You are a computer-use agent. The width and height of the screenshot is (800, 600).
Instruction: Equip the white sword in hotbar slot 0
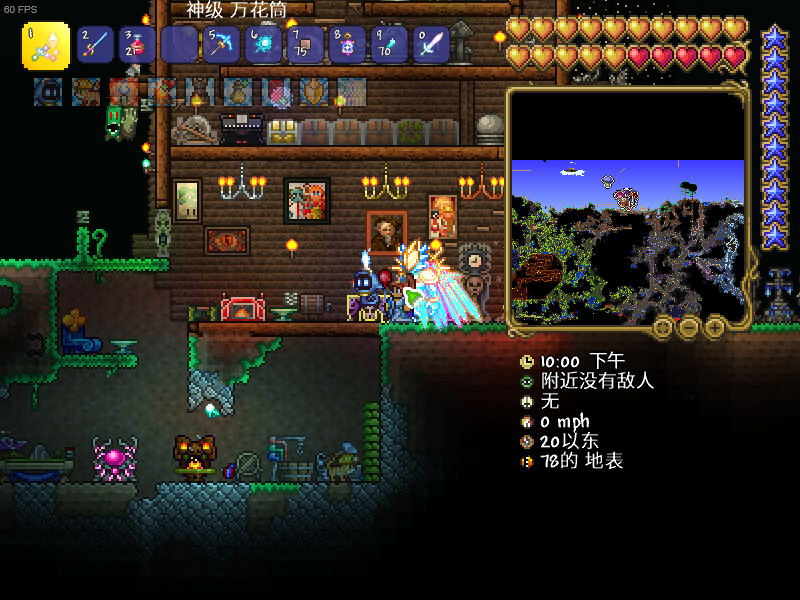click(x=431, y=45)
